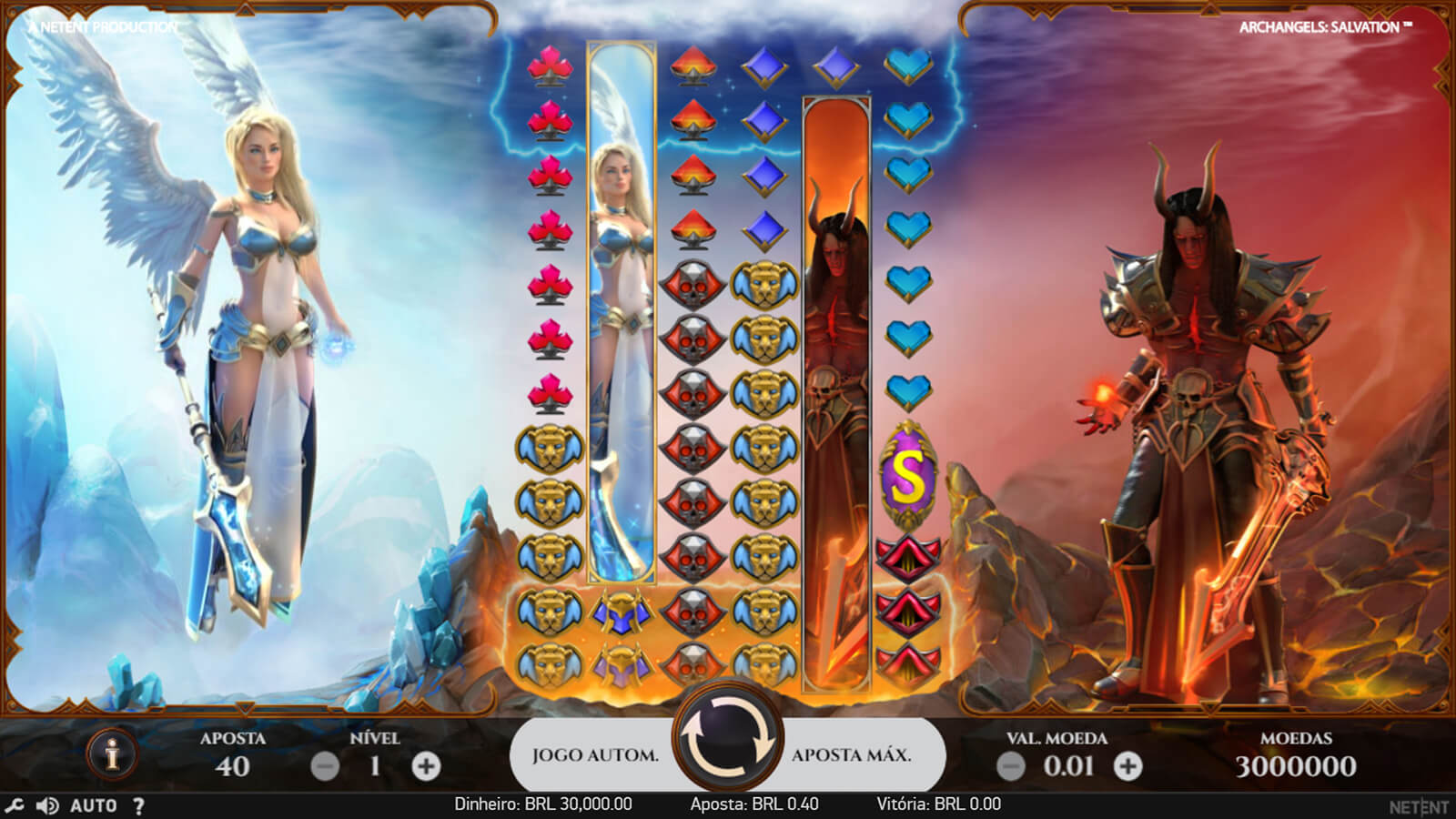Increase the Nível bet level
Viewport: 1456px width, 819px height.
pyautogui.click(x=426, y=766)
